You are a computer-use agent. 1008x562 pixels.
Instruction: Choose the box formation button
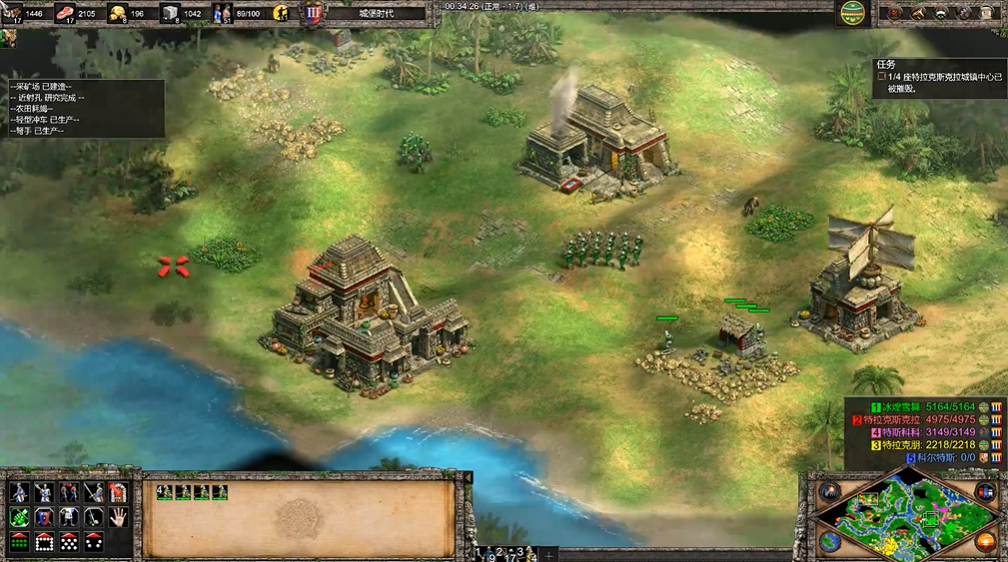point(44,542)
